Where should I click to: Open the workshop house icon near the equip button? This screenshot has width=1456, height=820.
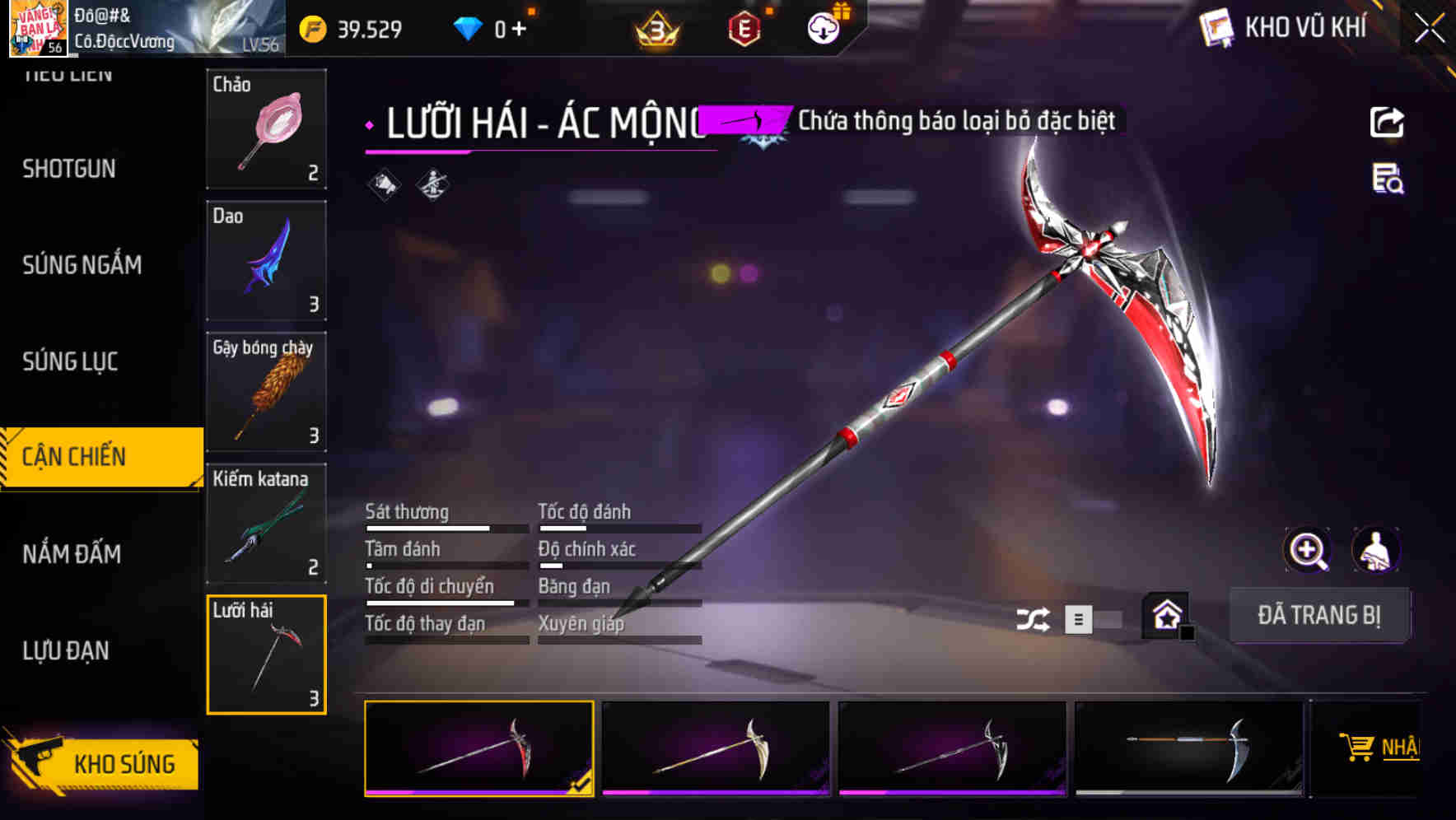(x=1164, y=615)
